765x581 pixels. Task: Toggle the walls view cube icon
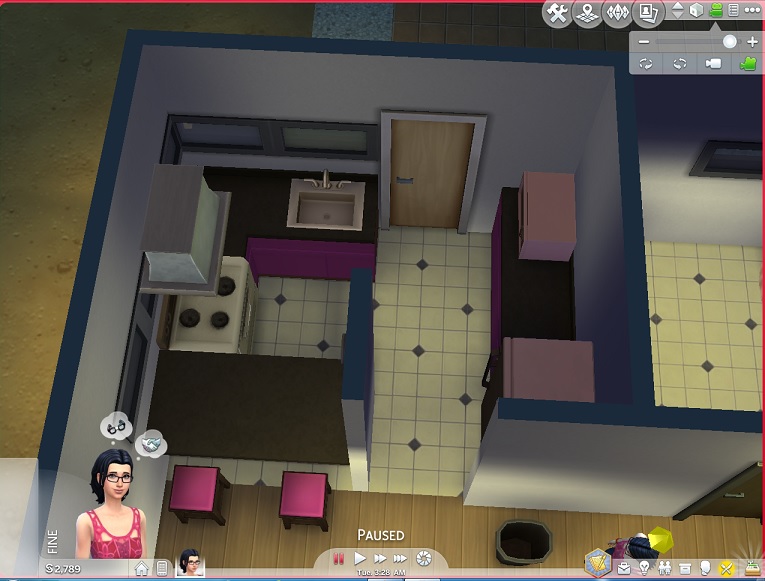pyautogui.click(x=697, y=11)
